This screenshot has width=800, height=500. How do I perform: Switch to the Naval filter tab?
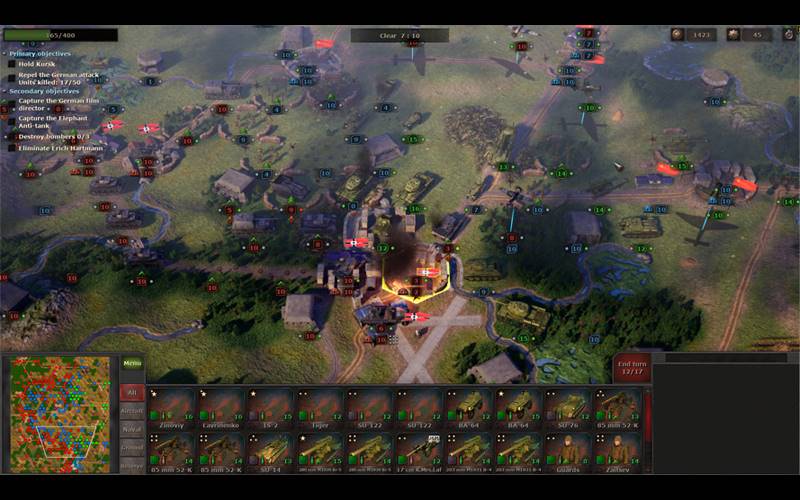(x=132, y=429)
